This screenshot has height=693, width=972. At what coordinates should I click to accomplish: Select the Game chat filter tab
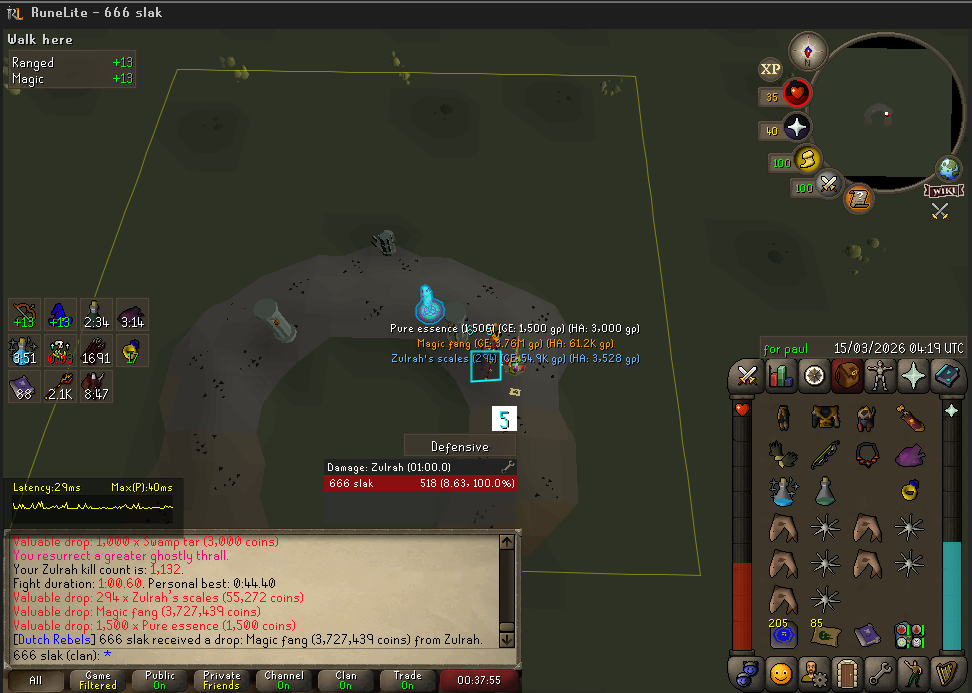(98, 680)
